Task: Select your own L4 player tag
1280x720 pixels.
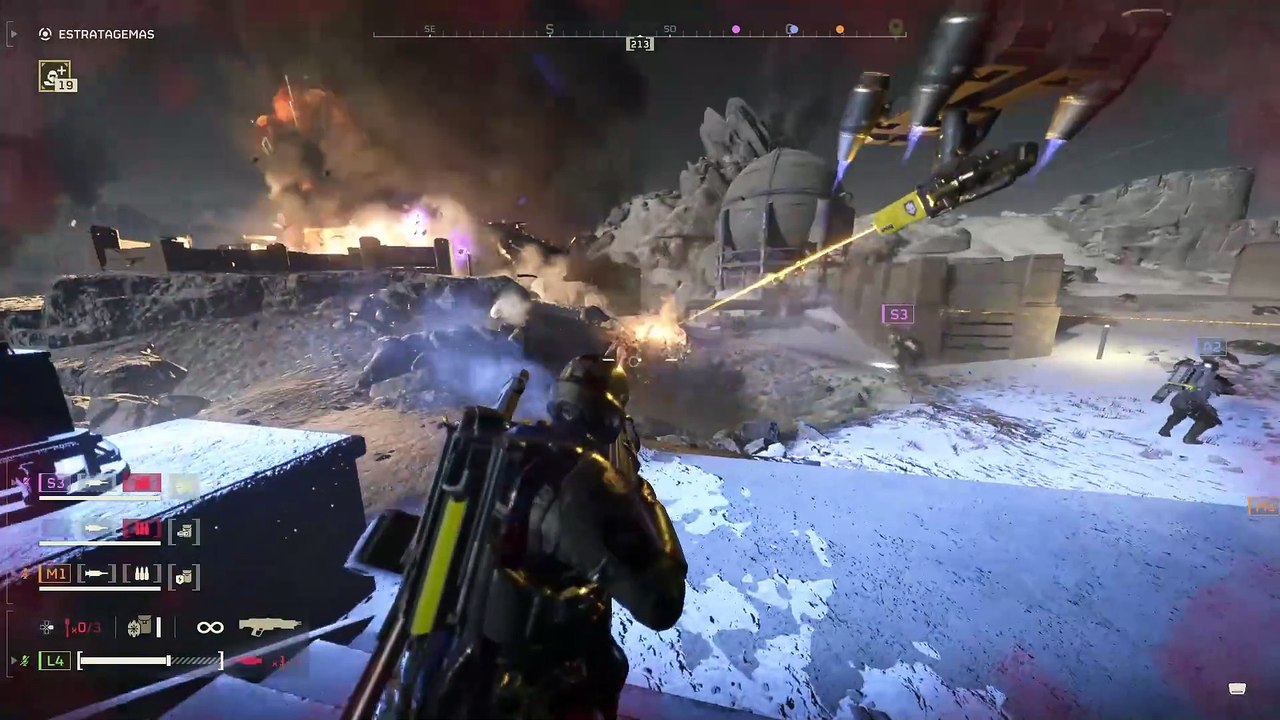Action: point(55,660)
